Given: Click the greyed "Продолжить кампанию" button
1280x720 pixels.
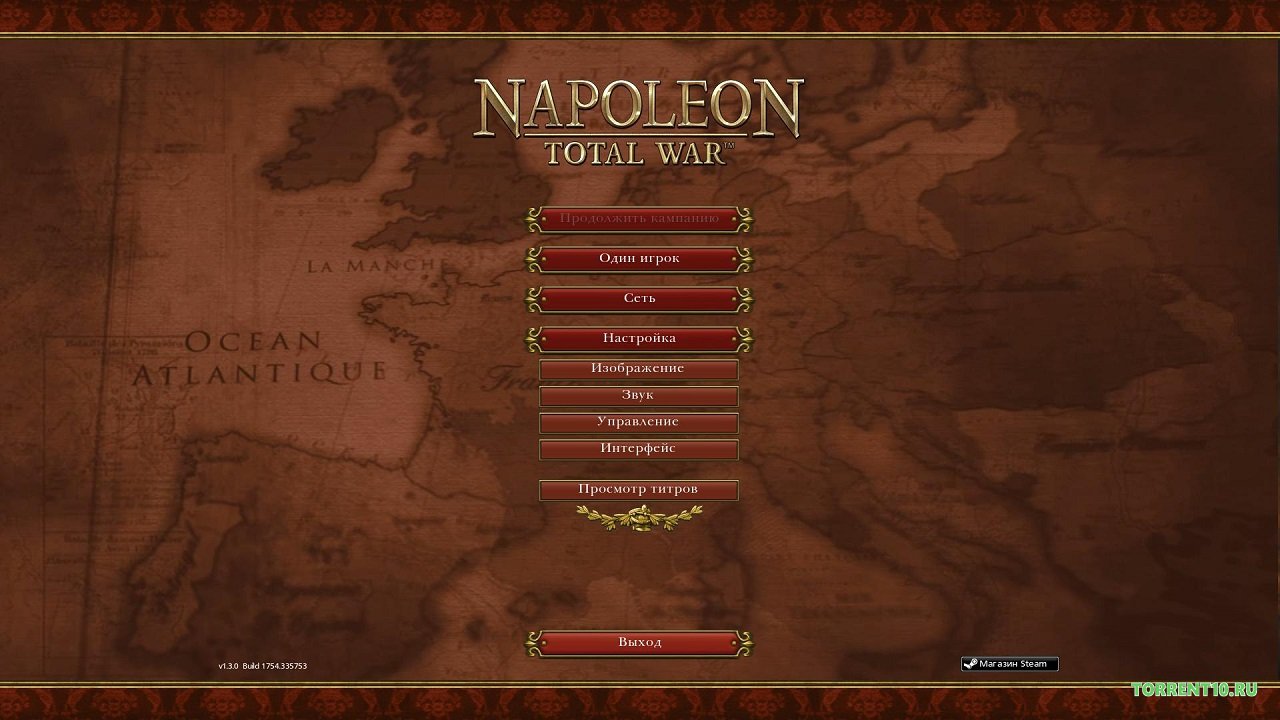Looking at the screenshot, I should (x=639, y=218).
